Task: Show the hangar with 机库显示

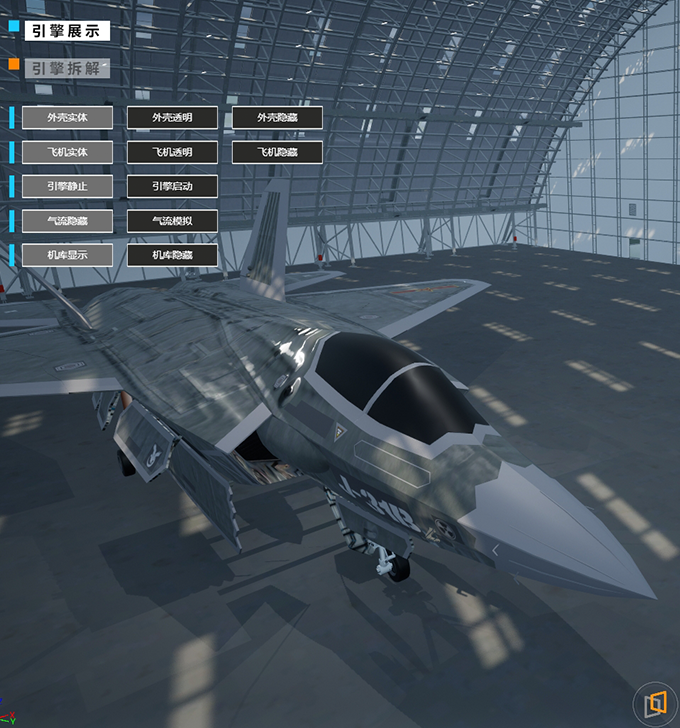Action: click(67, 255)
